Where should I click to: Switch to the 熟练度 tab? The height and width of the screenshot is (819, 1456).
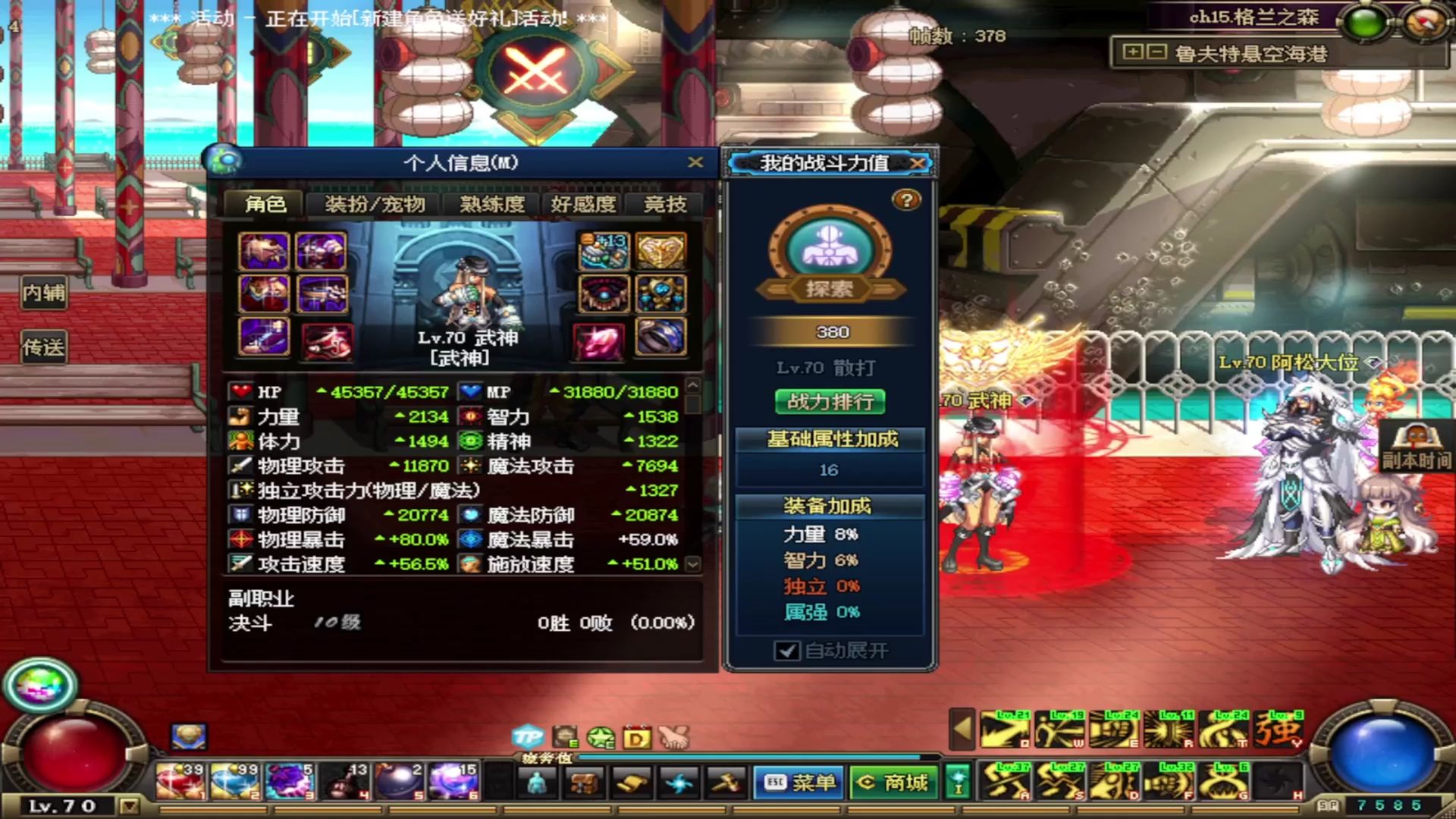tap(489, 203)
